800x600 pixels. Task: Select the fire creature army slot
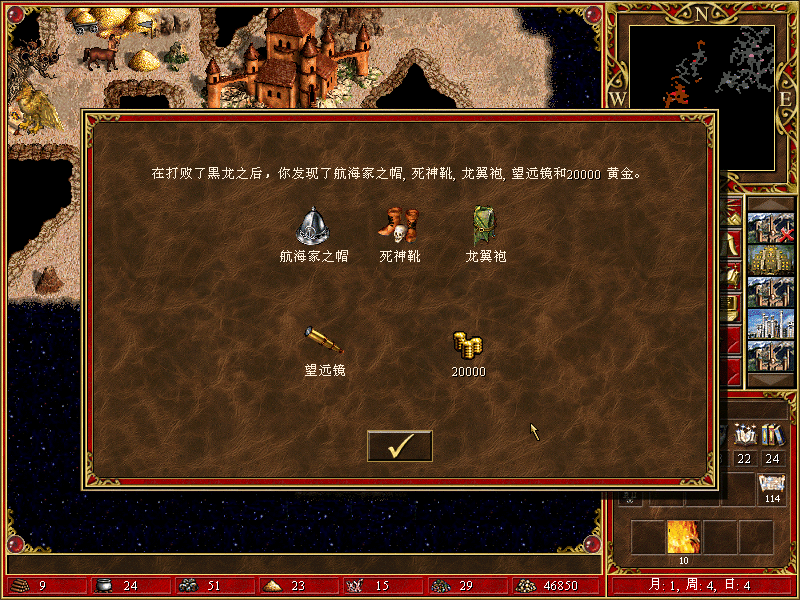[683, 537]
